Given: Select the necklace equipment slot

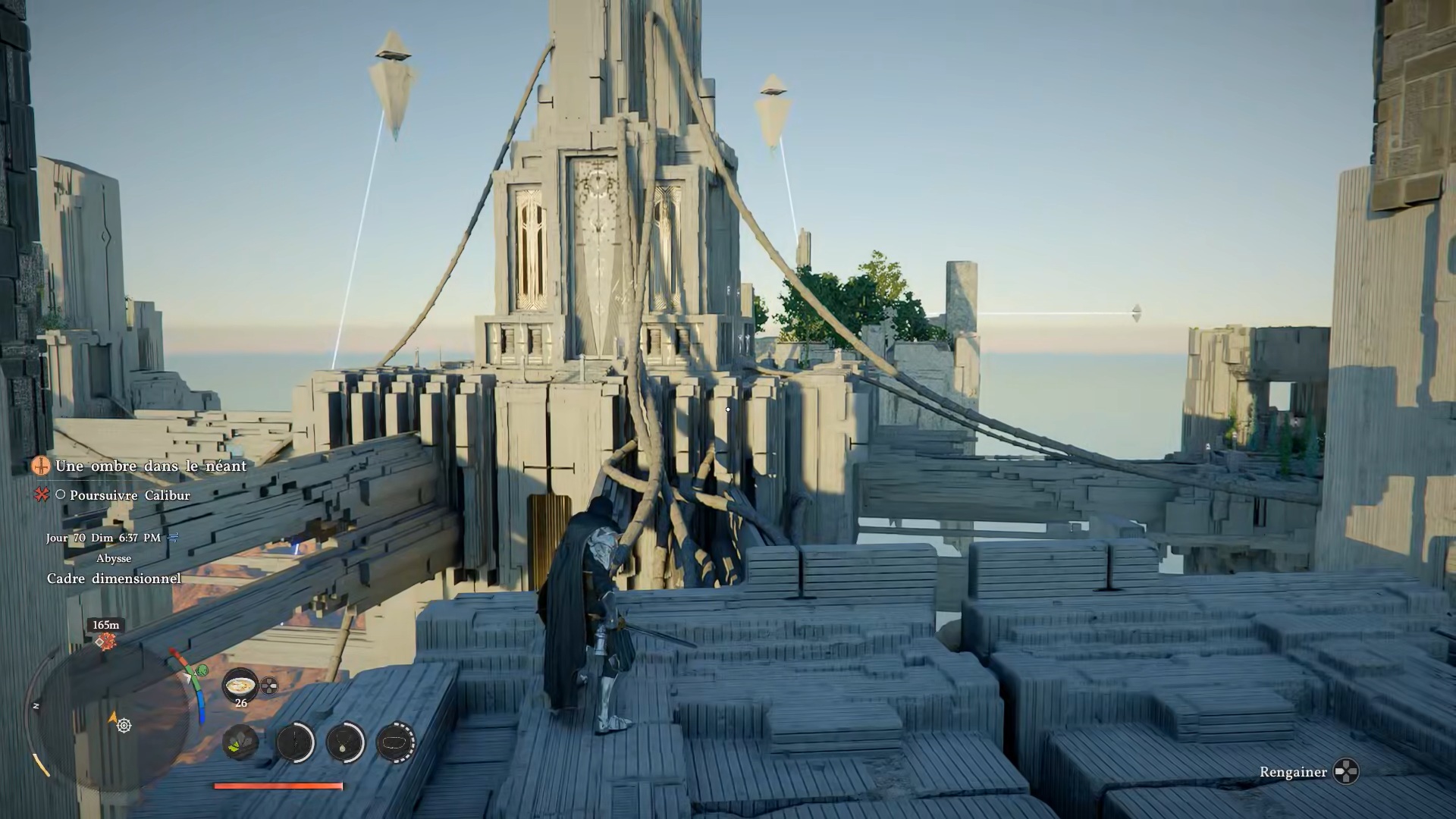Looking at the screenshot, I should [346, 742].
